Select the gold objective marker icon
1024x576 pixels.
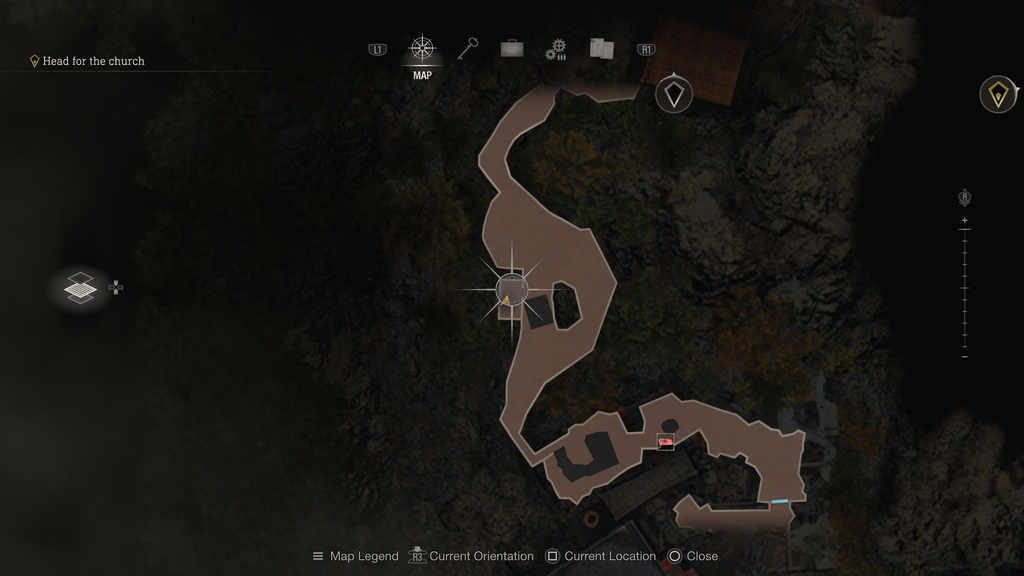997,94
